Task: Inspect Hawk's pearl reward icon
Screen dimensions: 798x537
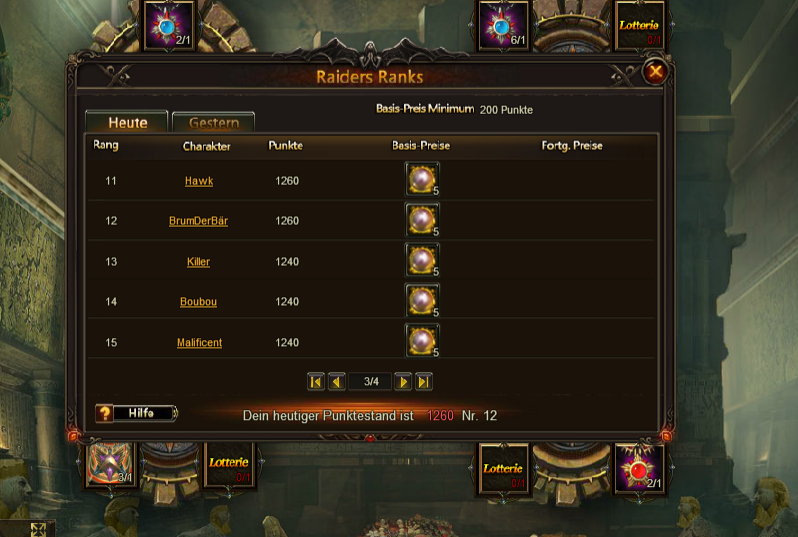Action: pyautogui.click(x=422, y=180)
